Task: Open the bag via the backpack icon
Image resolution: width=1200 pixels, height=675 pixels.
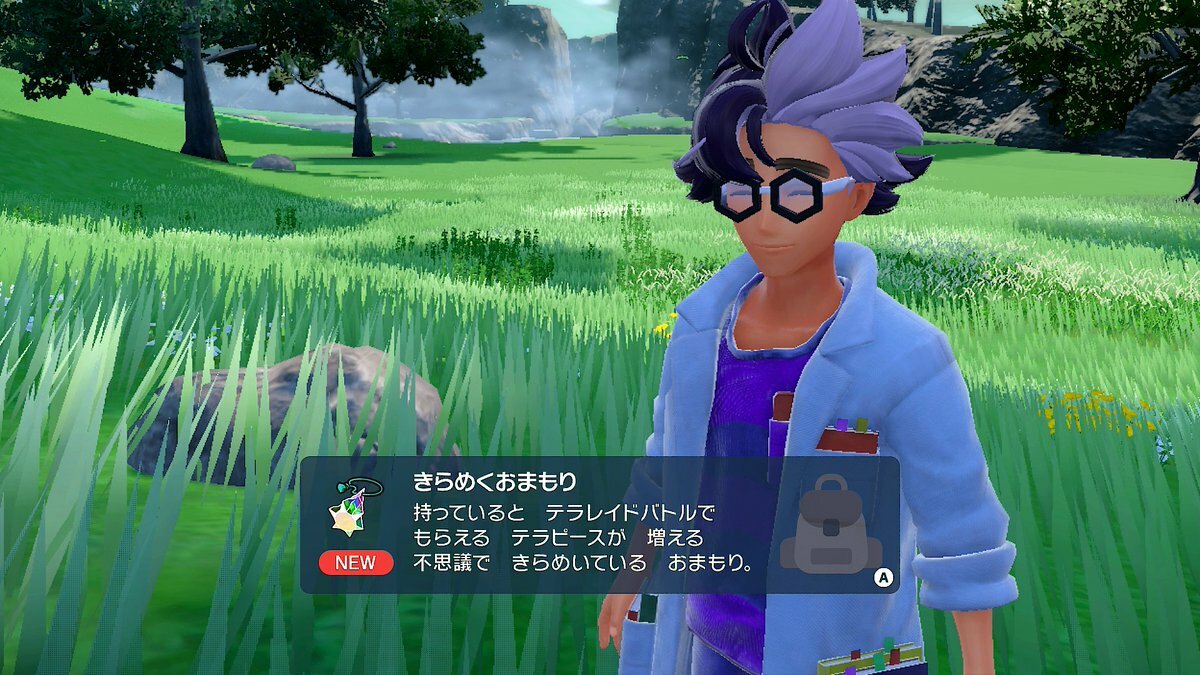Action: (830, 524)
